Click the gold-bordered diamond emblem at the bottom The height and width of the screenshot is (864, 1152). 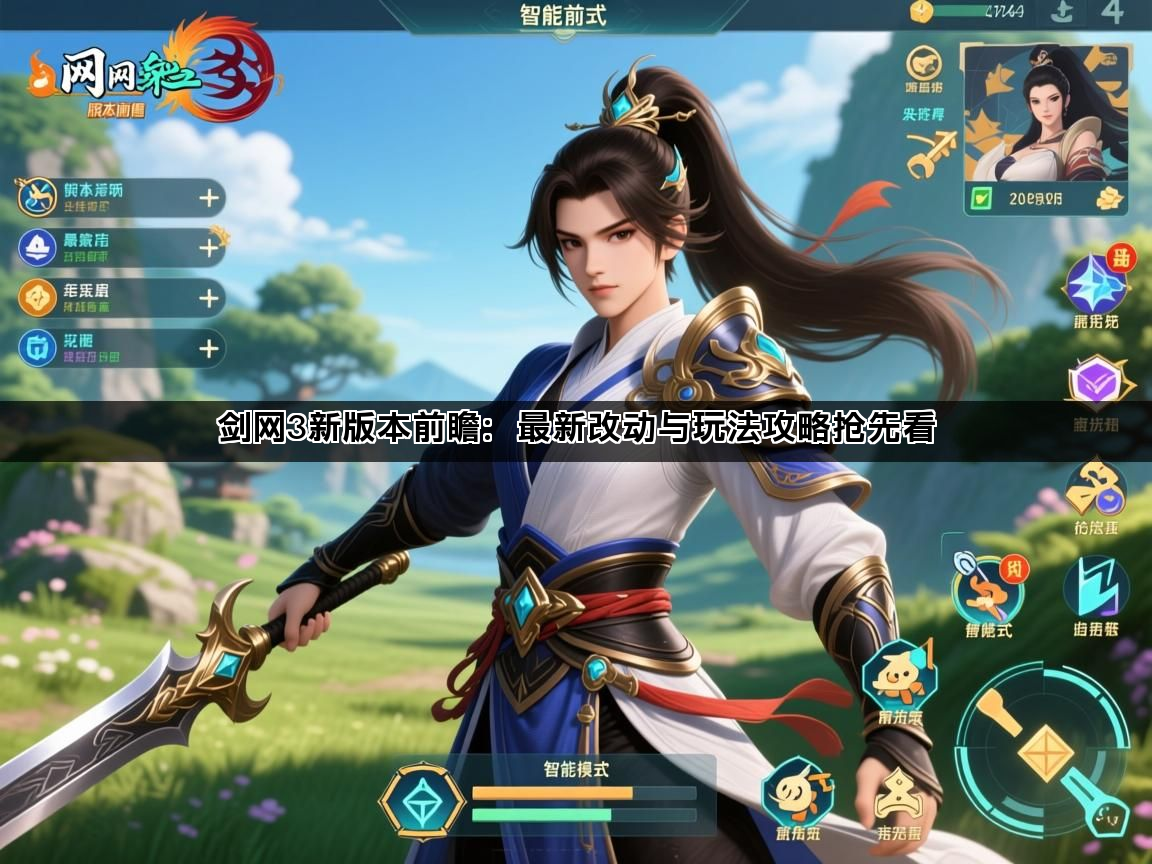(x=421, y=801)
